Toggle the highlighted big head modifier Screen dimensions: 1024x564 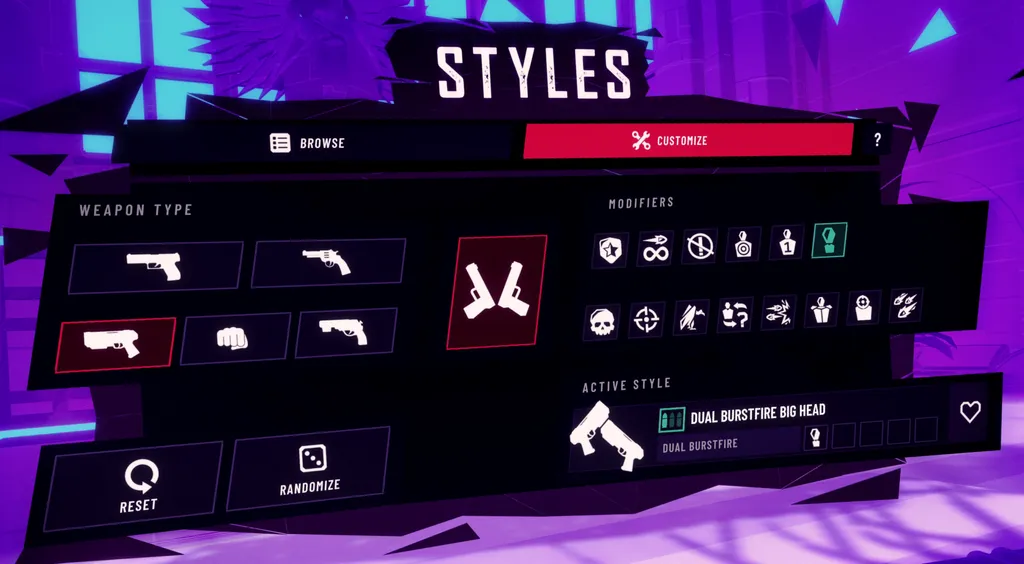(830, 240)
